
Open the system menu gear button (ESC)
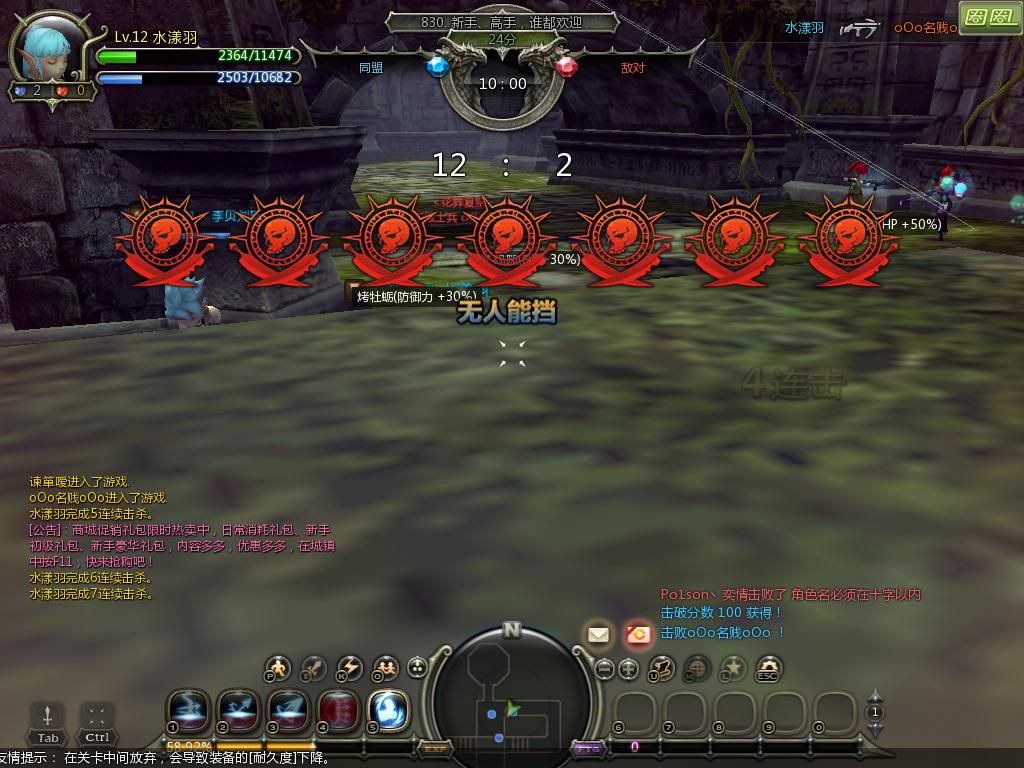(x=768, y=668)
